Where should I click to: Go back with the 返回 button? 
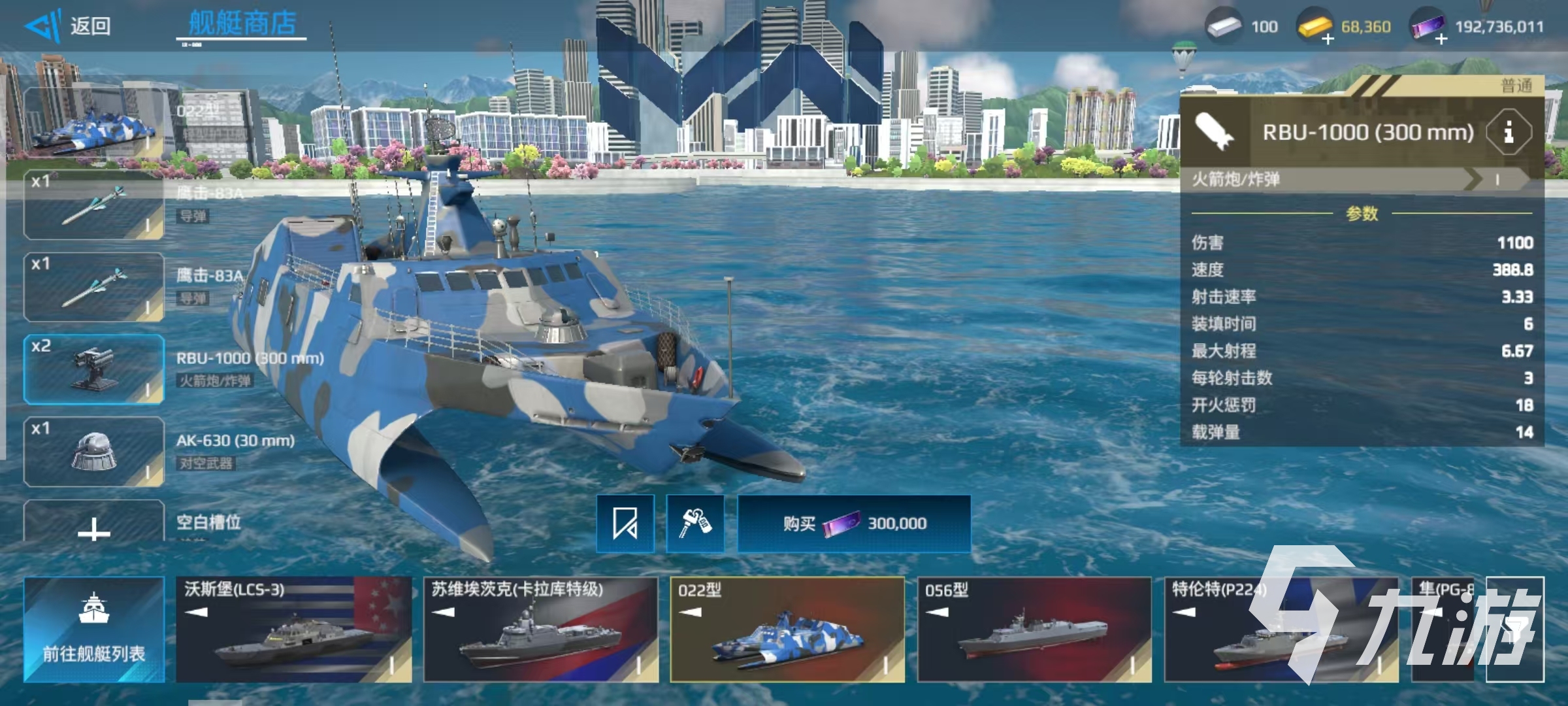pos(69,26)
